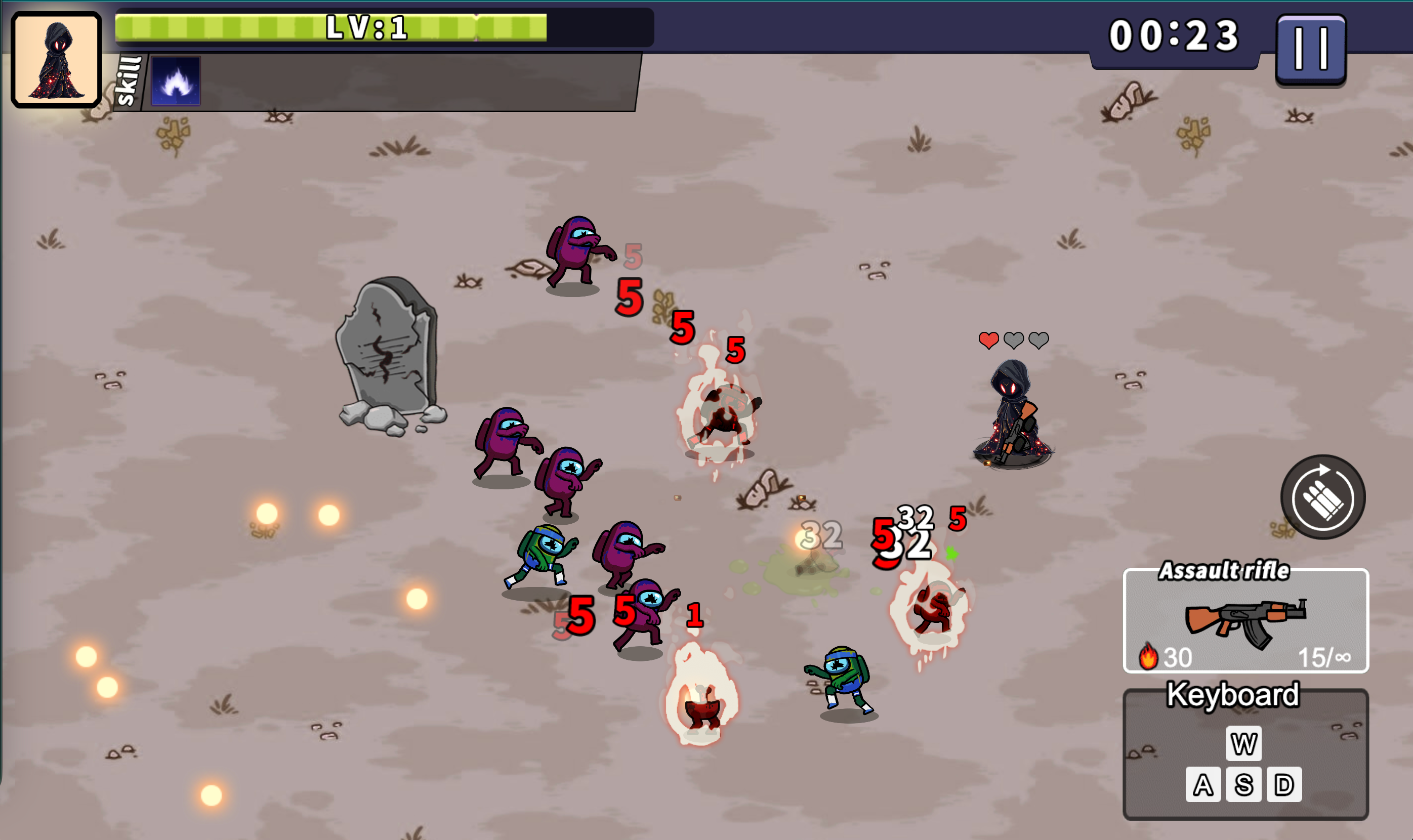Select the Assault rifle weapon panel
This screenshot has height=840, width=1413.
click(x=1245, y=621)
